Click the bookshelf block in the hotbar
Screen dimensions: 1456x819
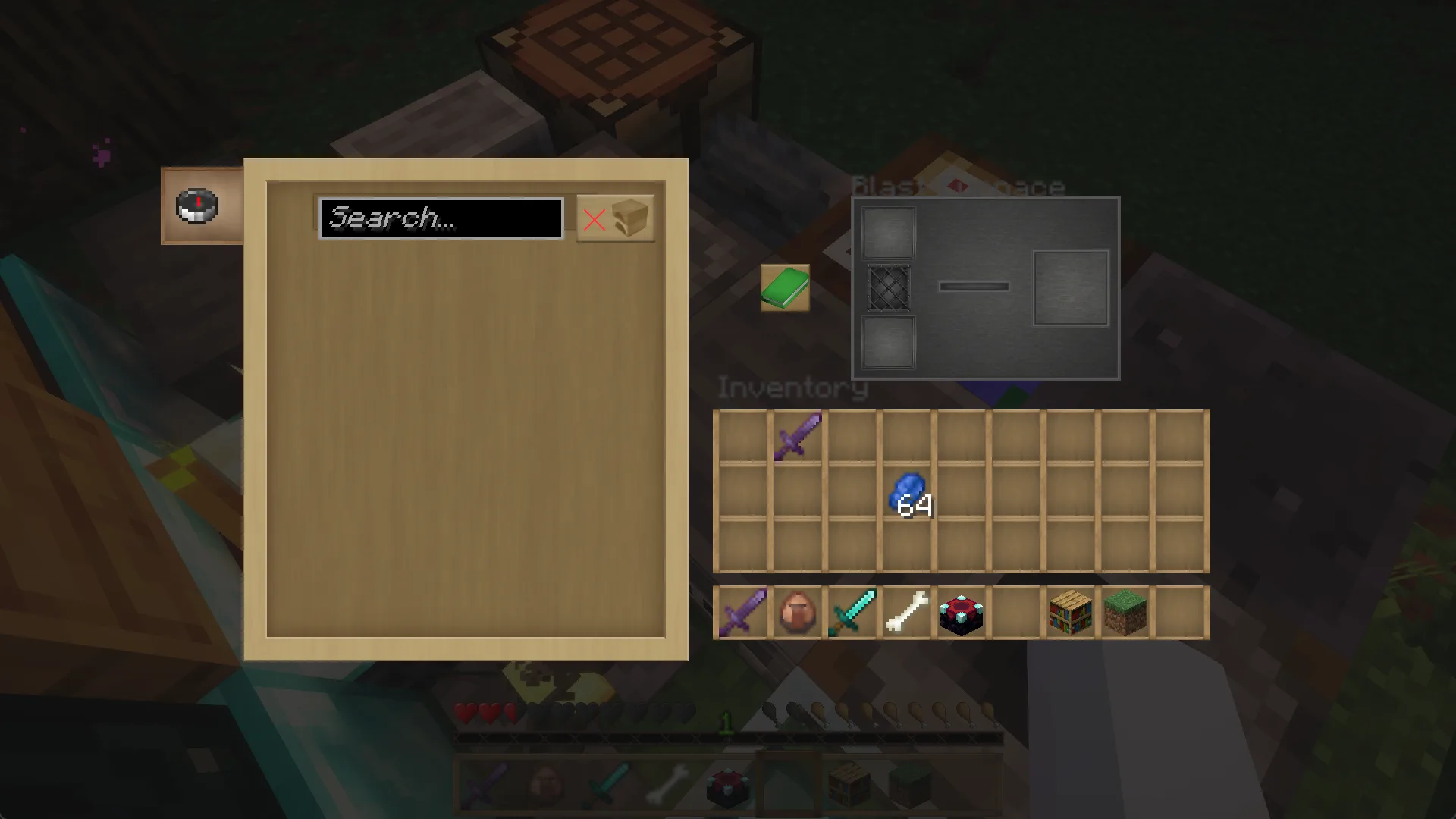pyautogui.click(x=1070, y=612)
